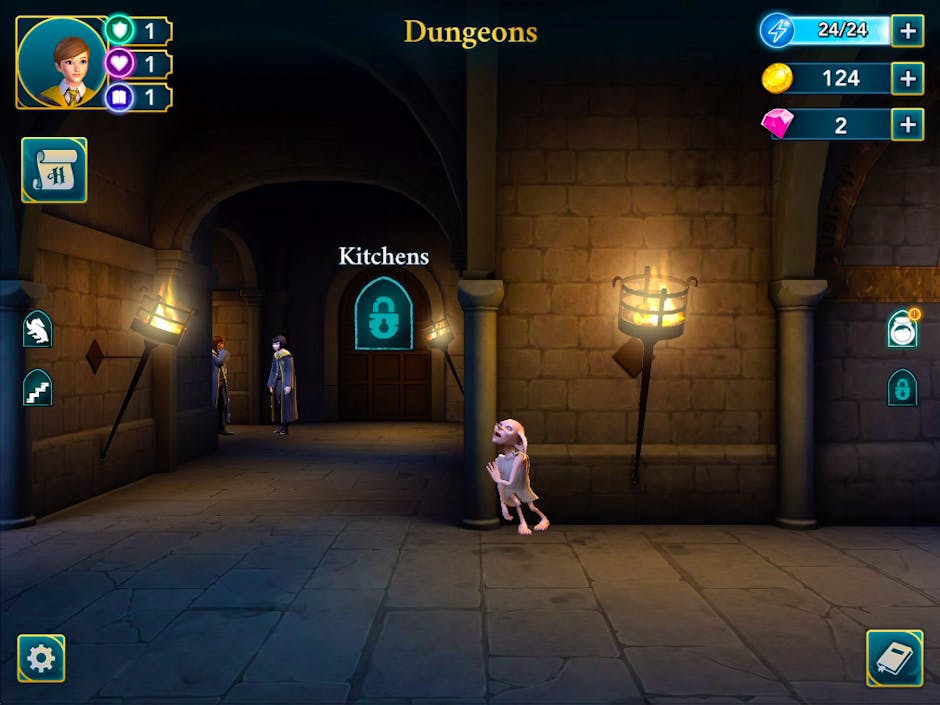Viewport: 940px width, 705px height.
Task: Open the book icon in the corner
Action: [894, 657]
